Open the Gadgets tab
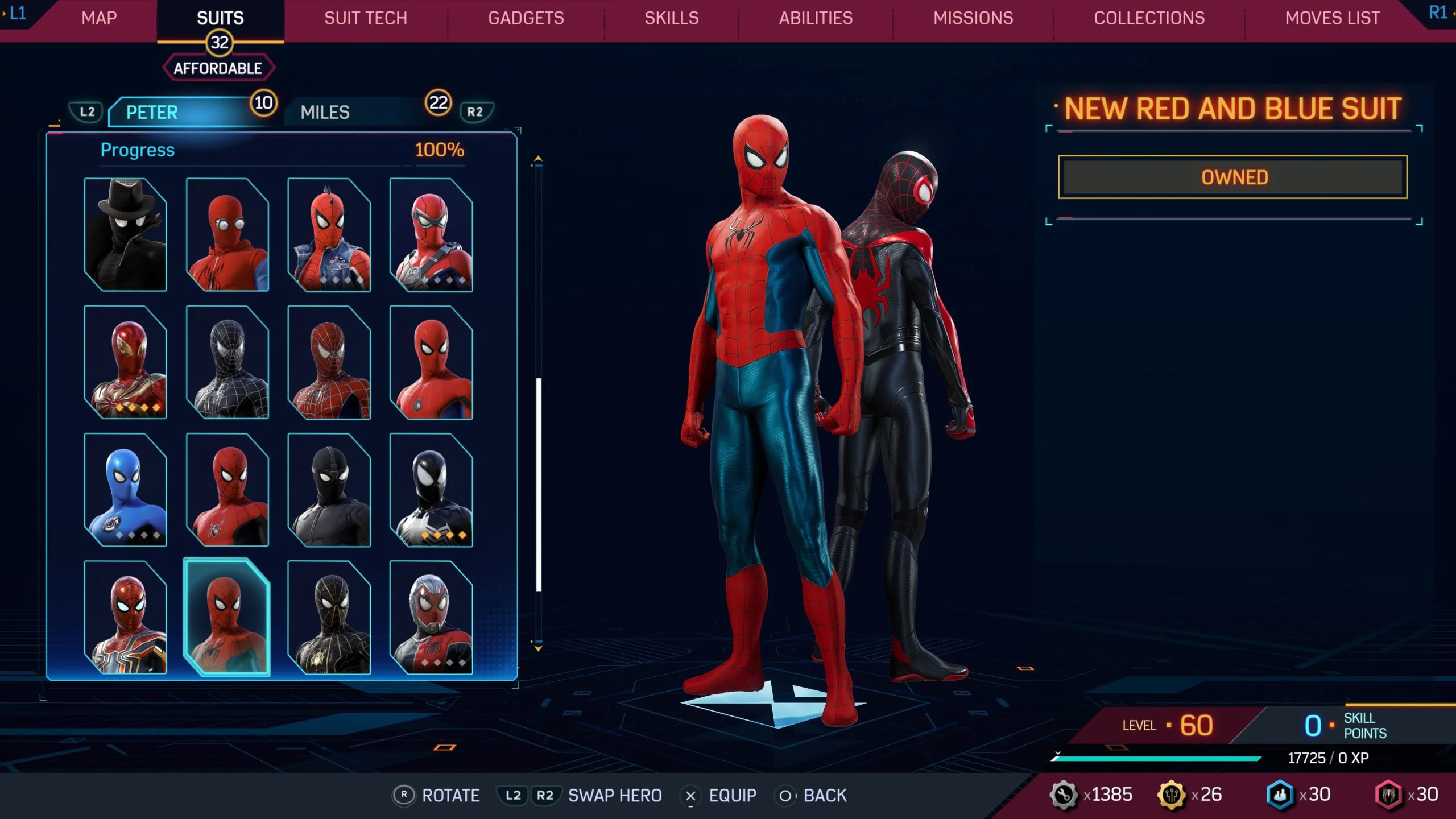 tap(526, 18)
